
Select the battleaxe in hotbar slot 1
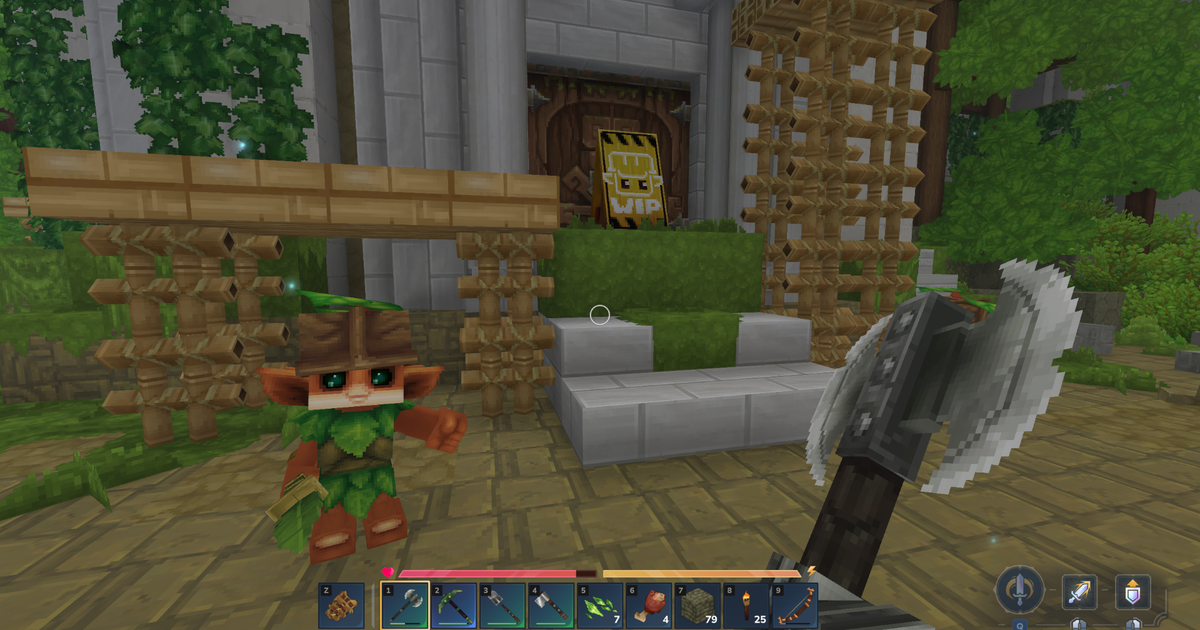pos(405,606)
